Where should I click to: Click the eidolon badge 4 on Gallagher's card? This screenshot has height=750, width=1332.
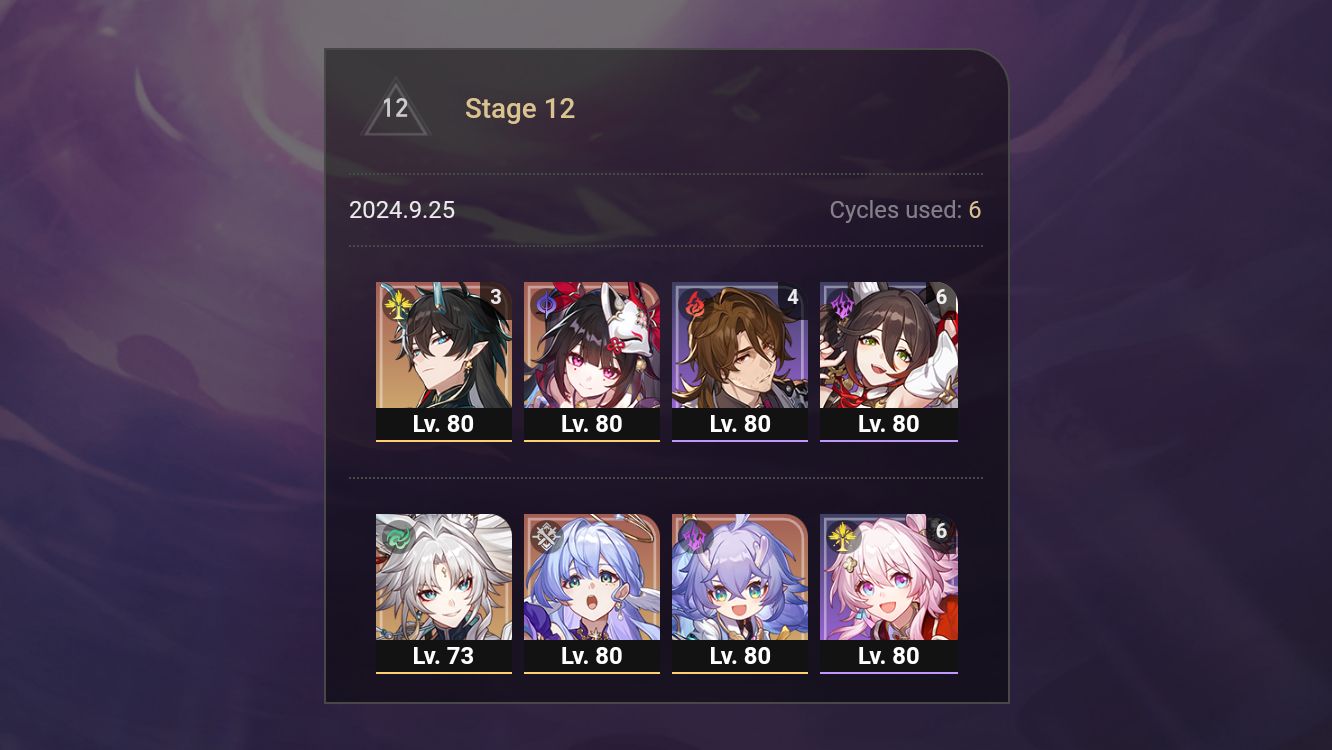(791, 296)
